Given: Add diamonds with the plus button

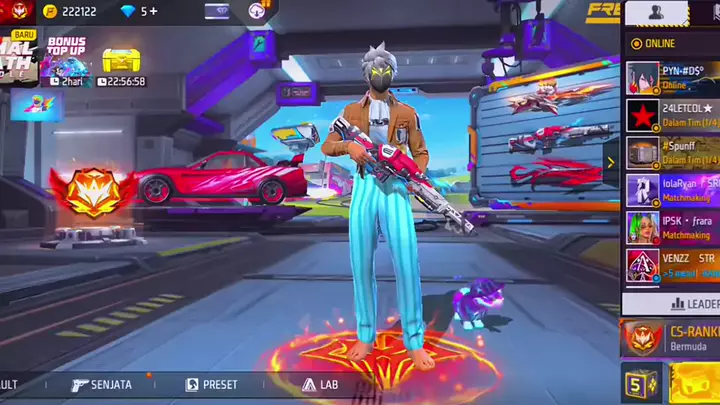Looking at the screenshot, I should click(x=154, y=11).
